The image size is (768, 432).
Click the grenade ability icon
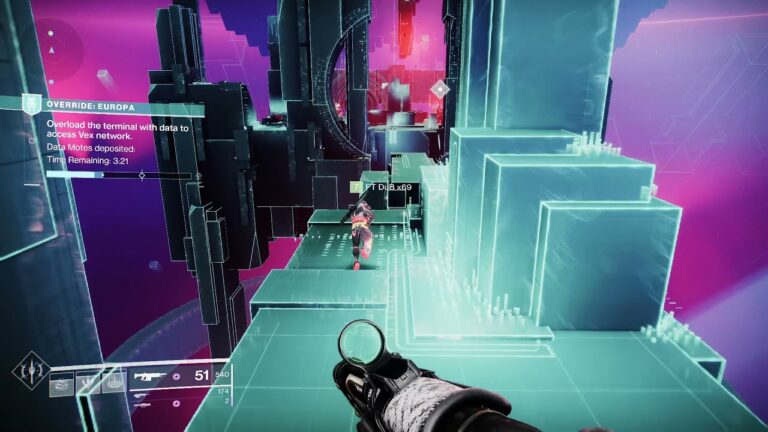(61, 383)
